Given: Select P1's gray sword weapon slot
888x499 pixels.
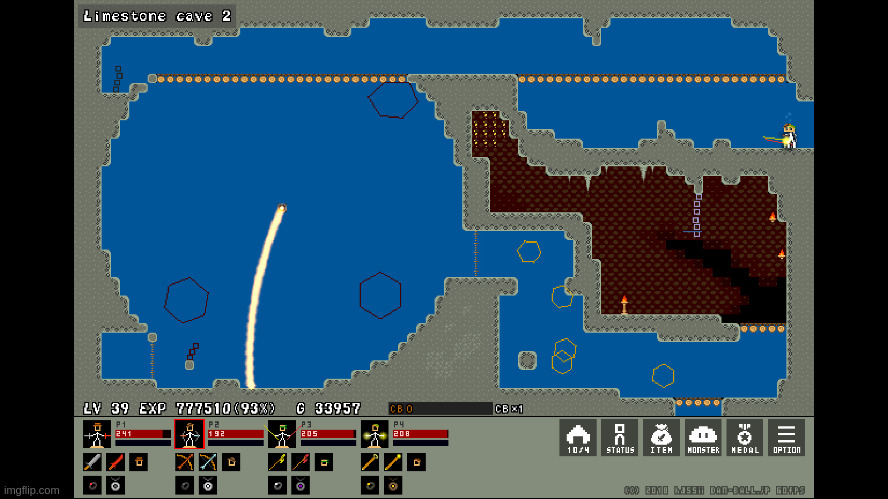Looking at the screenshot, I should tap(93, 462).
